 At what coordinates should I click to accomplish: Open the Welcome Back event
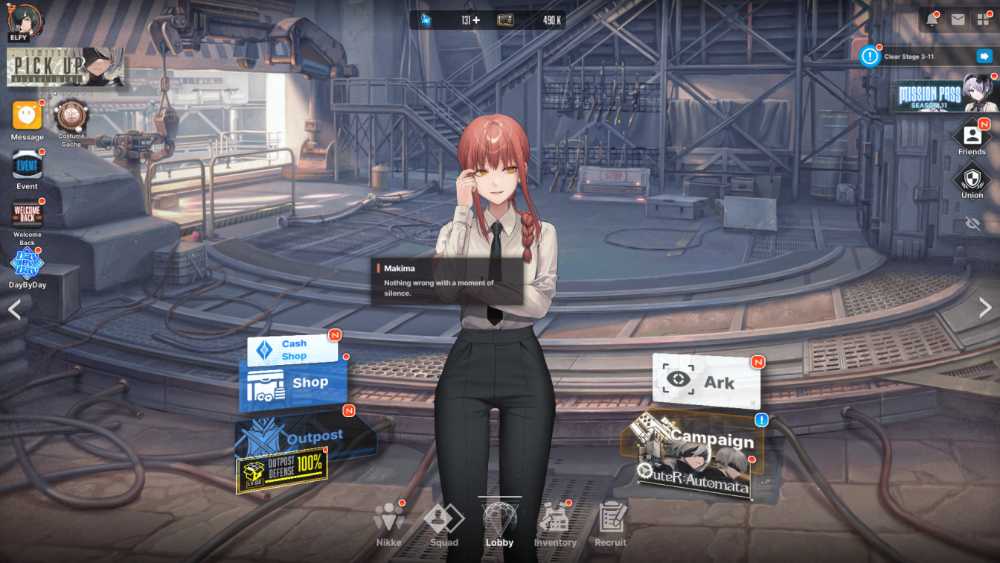27,214
